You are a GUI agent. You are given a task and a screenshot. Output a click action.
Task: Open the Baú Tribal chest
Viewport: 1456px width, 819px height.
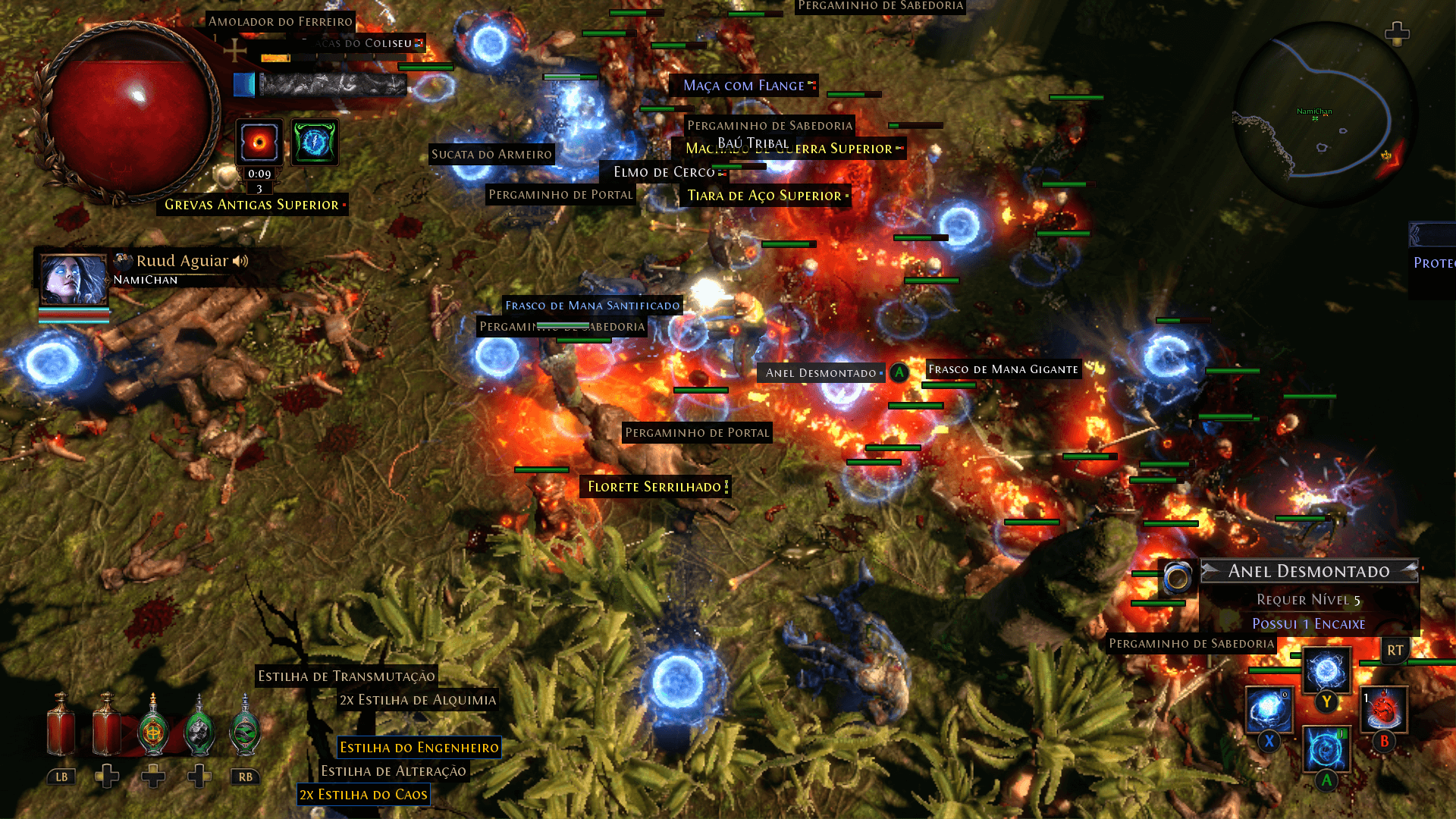752,143
